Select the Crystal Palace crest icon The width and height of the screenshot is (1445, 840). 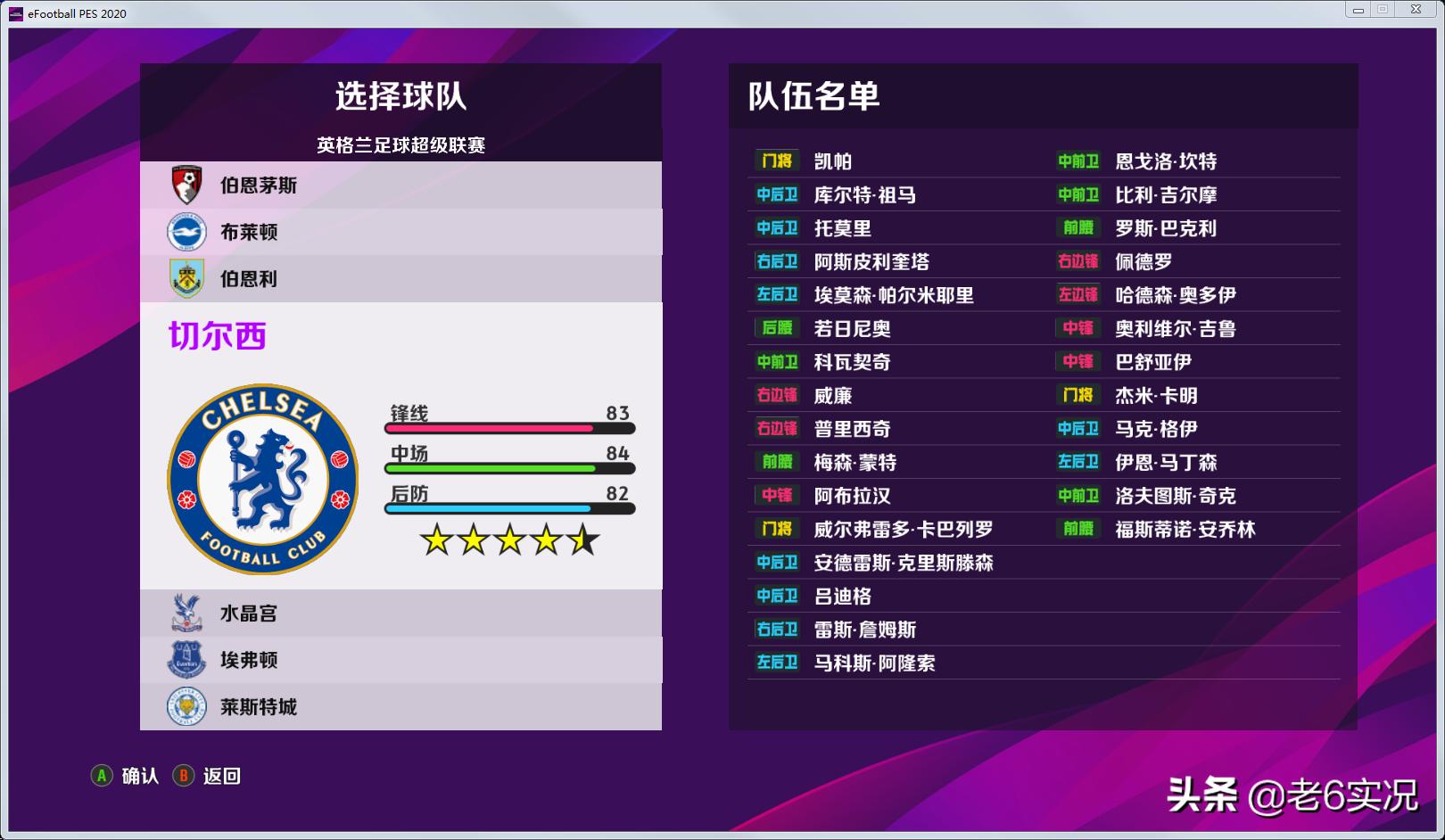pos(186,613)
